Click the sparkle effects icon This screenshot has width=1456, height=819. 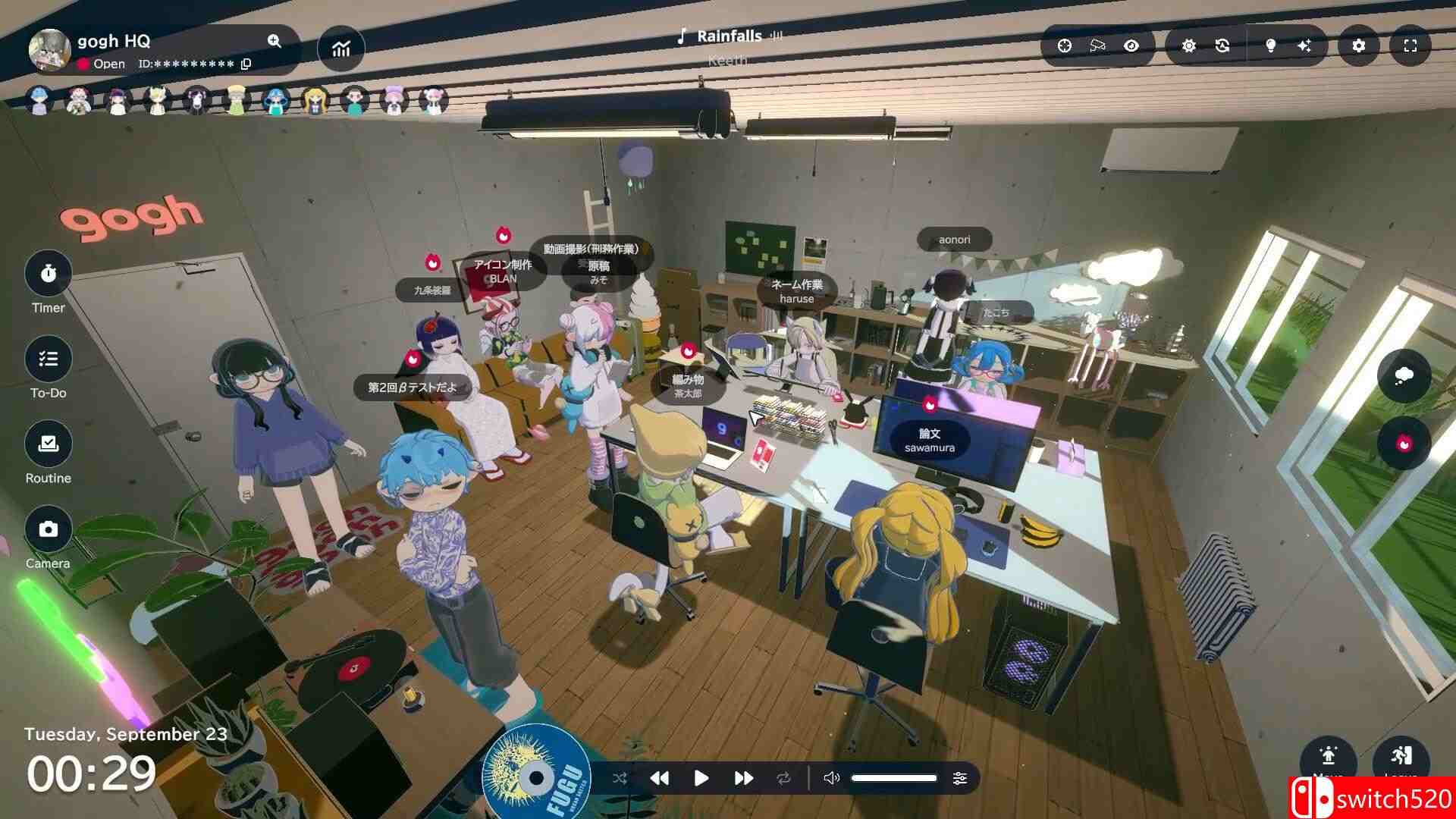[1305, 46]
